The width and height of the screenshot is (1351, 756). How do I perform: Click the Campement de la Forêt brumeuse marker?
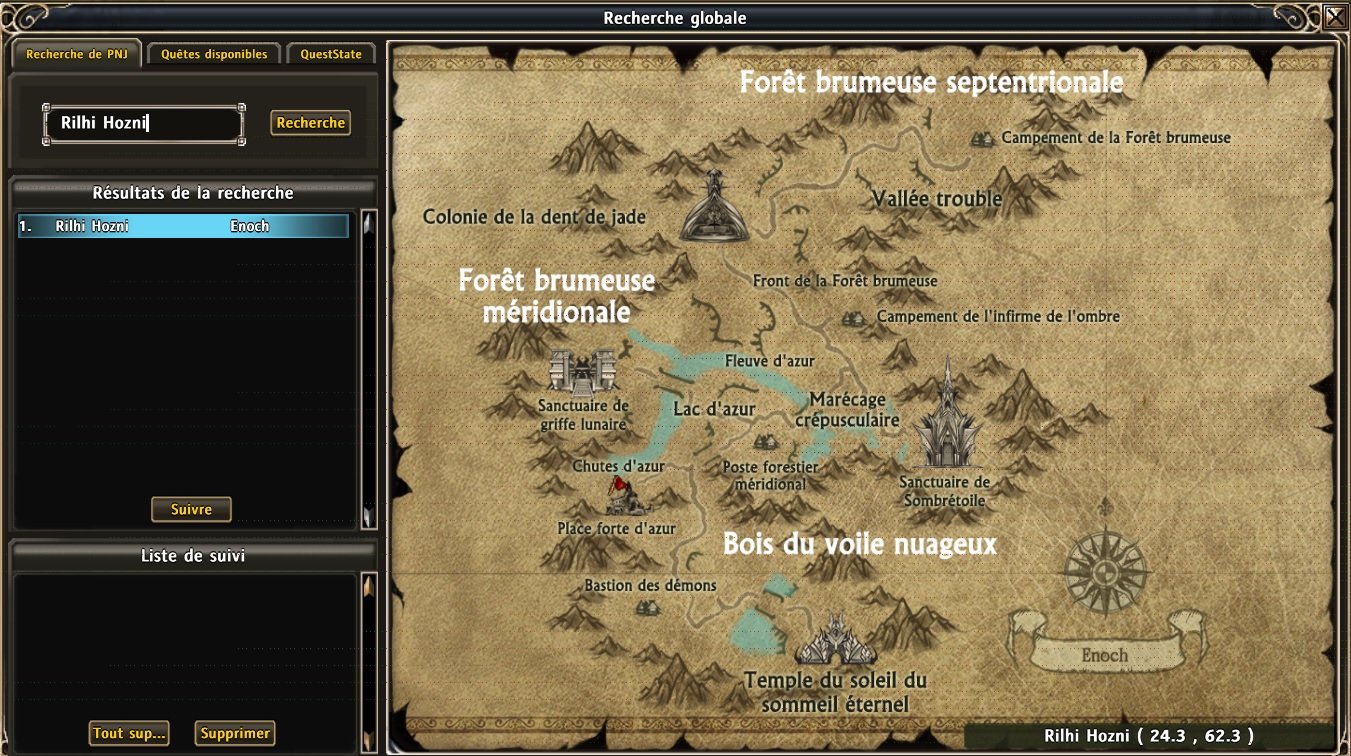[x=982, y=138]
